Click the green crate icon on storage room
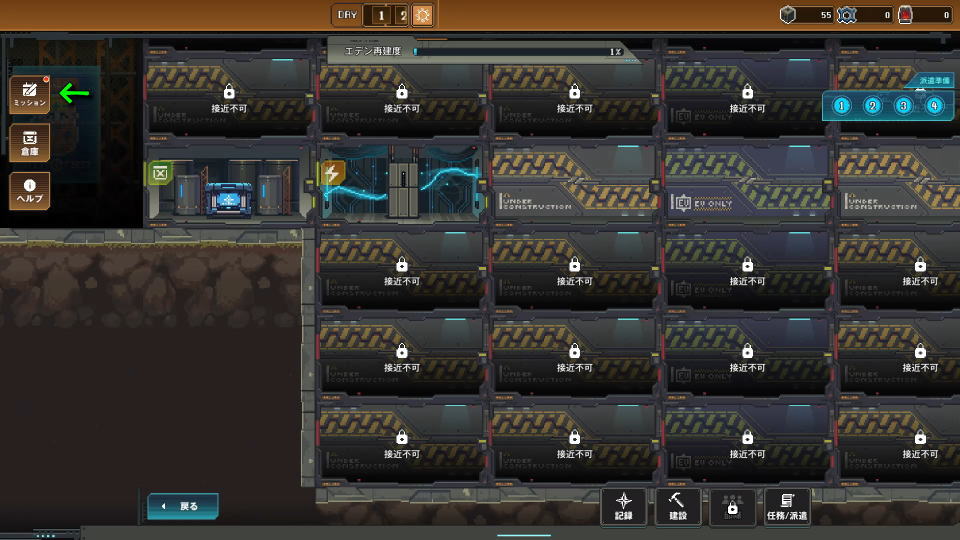Screen dimensions: 960x540 tap(160, 174)
